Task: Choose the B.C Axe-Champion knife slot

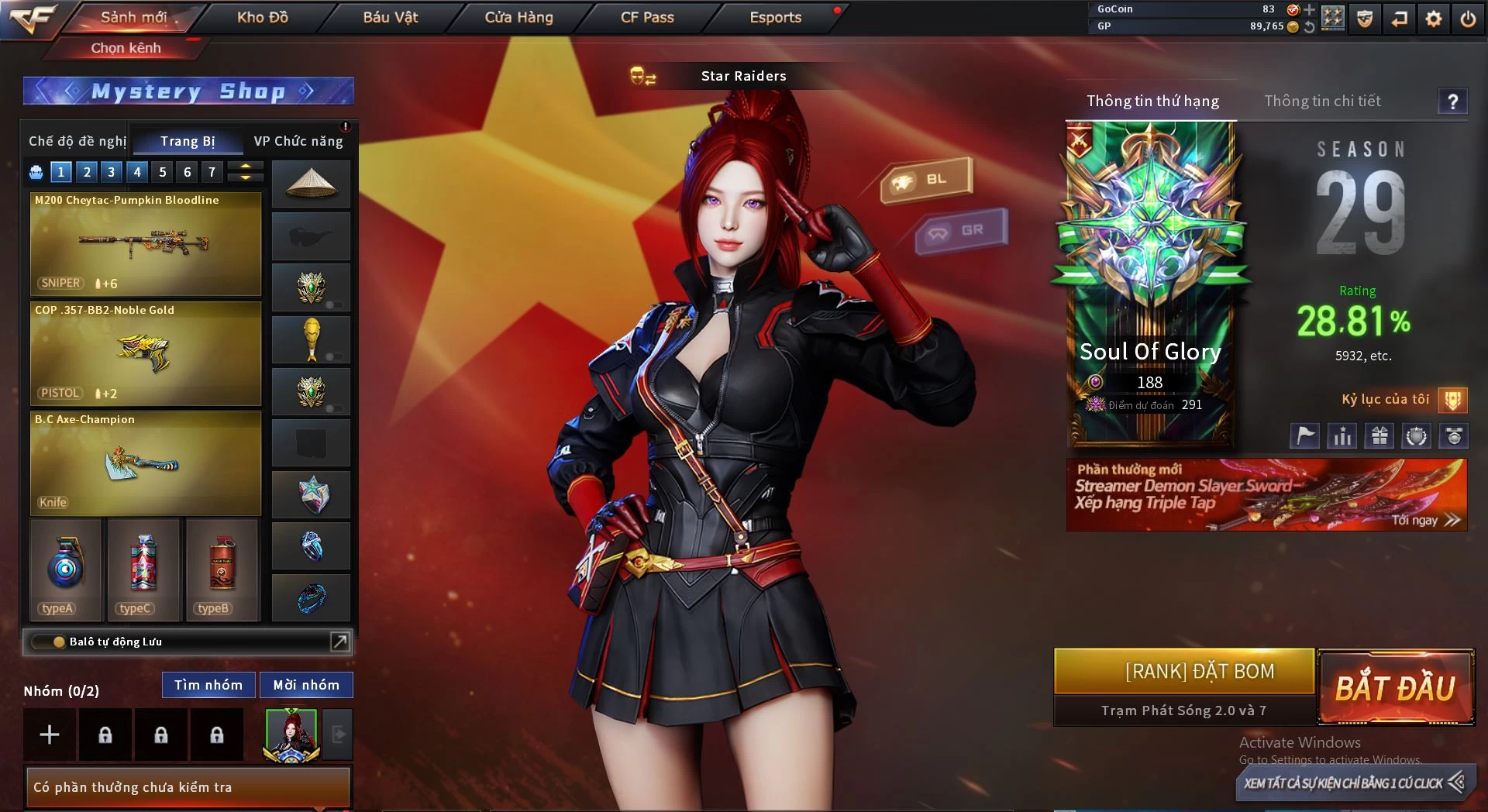Action: click(x=146, y=463)
